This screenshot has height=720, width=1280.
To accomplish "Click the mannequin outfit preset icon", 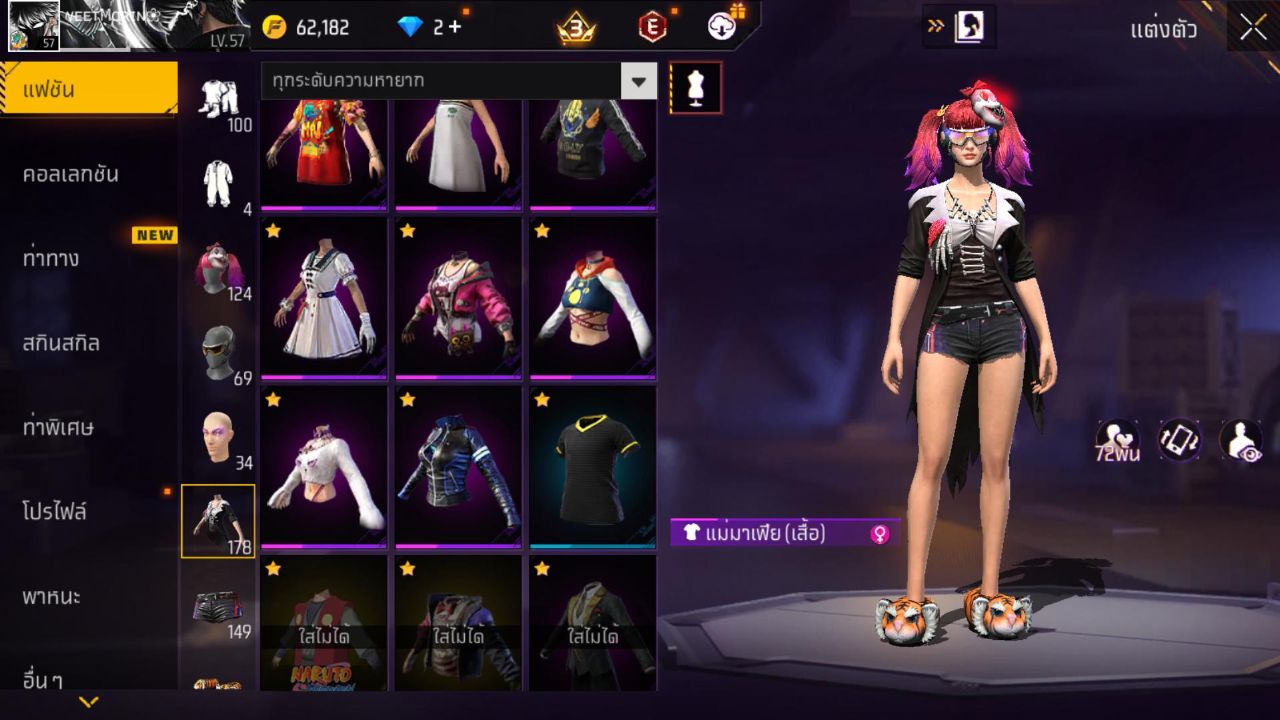I will click(695, 87).
